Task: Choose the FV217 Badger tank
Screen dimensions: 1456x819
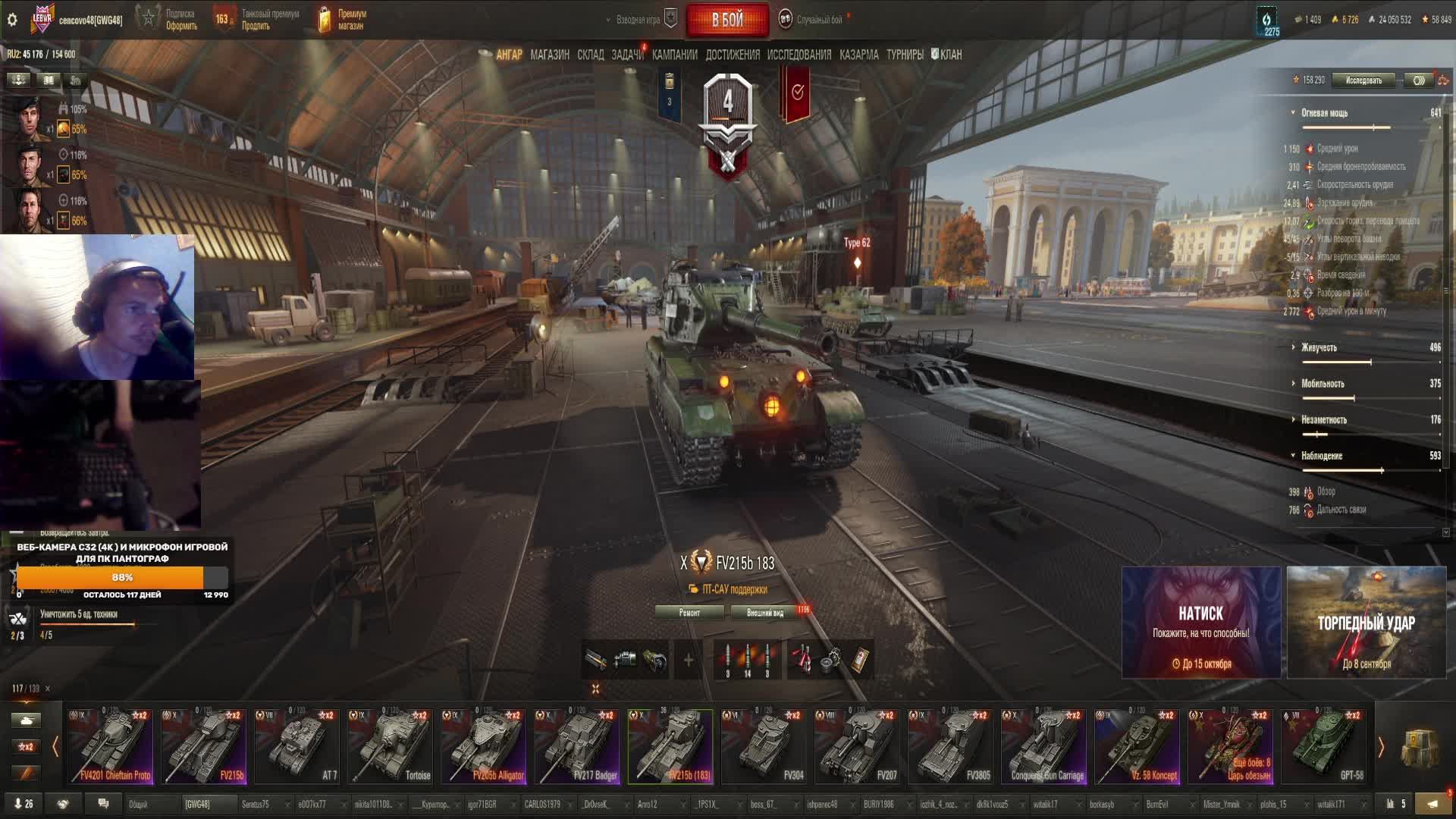Action: click(577, 746)
